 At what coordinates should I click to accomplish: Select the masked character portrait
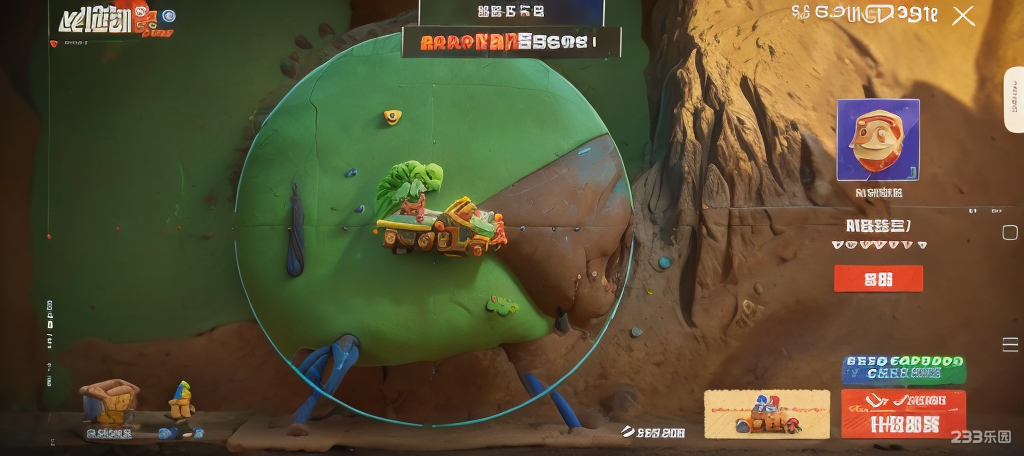(878, 140)
